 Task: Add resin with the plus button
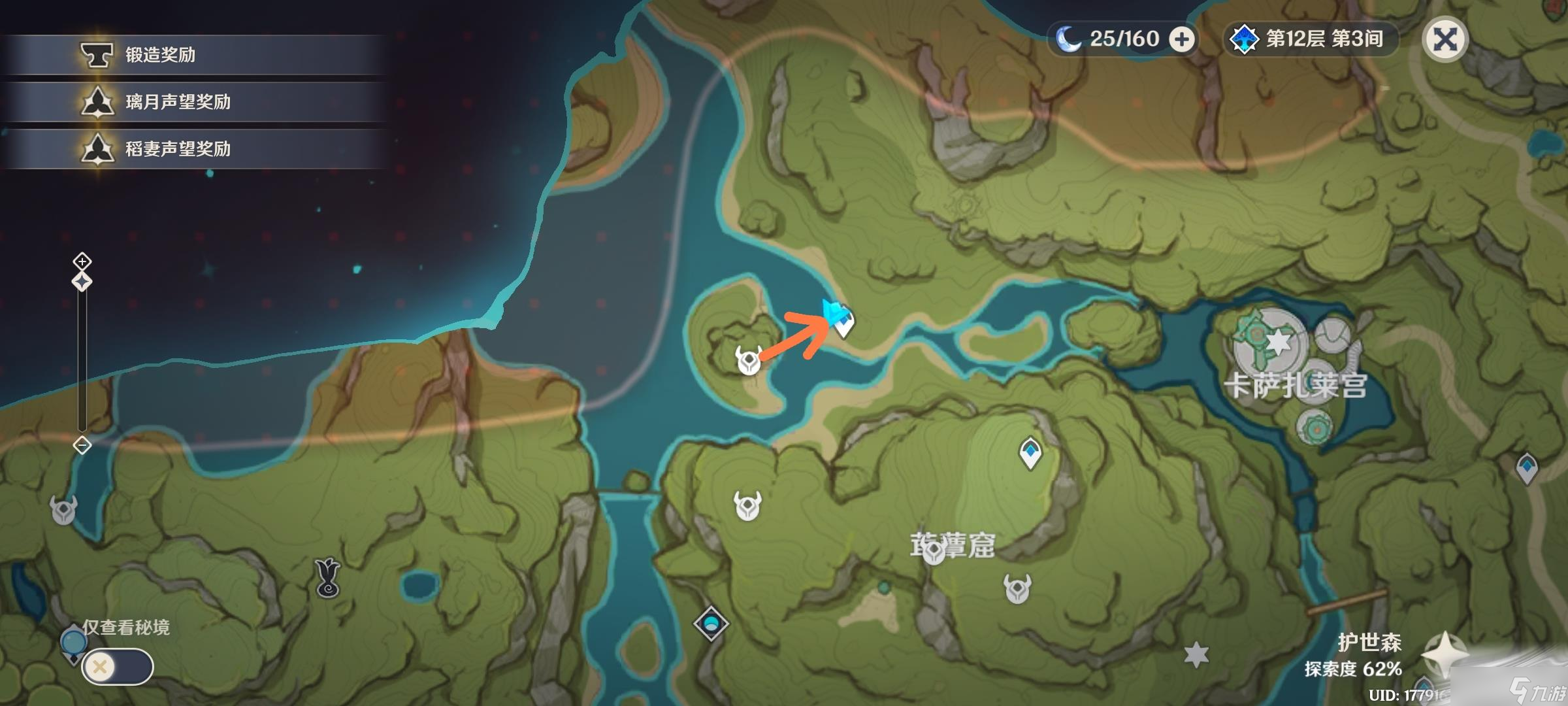point(1181,40)
